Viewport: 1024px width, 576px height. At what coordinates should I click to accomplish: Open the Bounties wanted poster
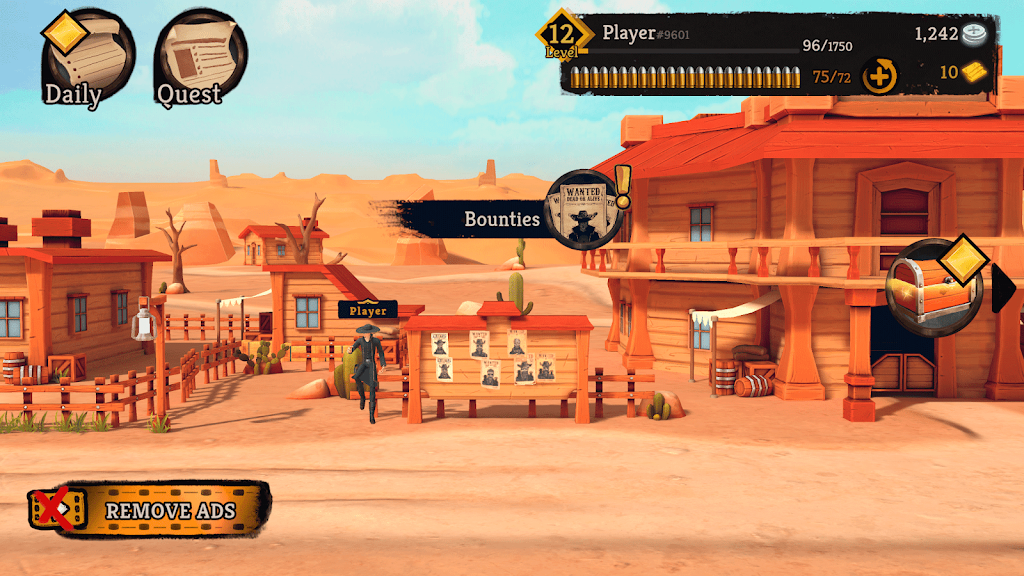[x=584, y=211]
